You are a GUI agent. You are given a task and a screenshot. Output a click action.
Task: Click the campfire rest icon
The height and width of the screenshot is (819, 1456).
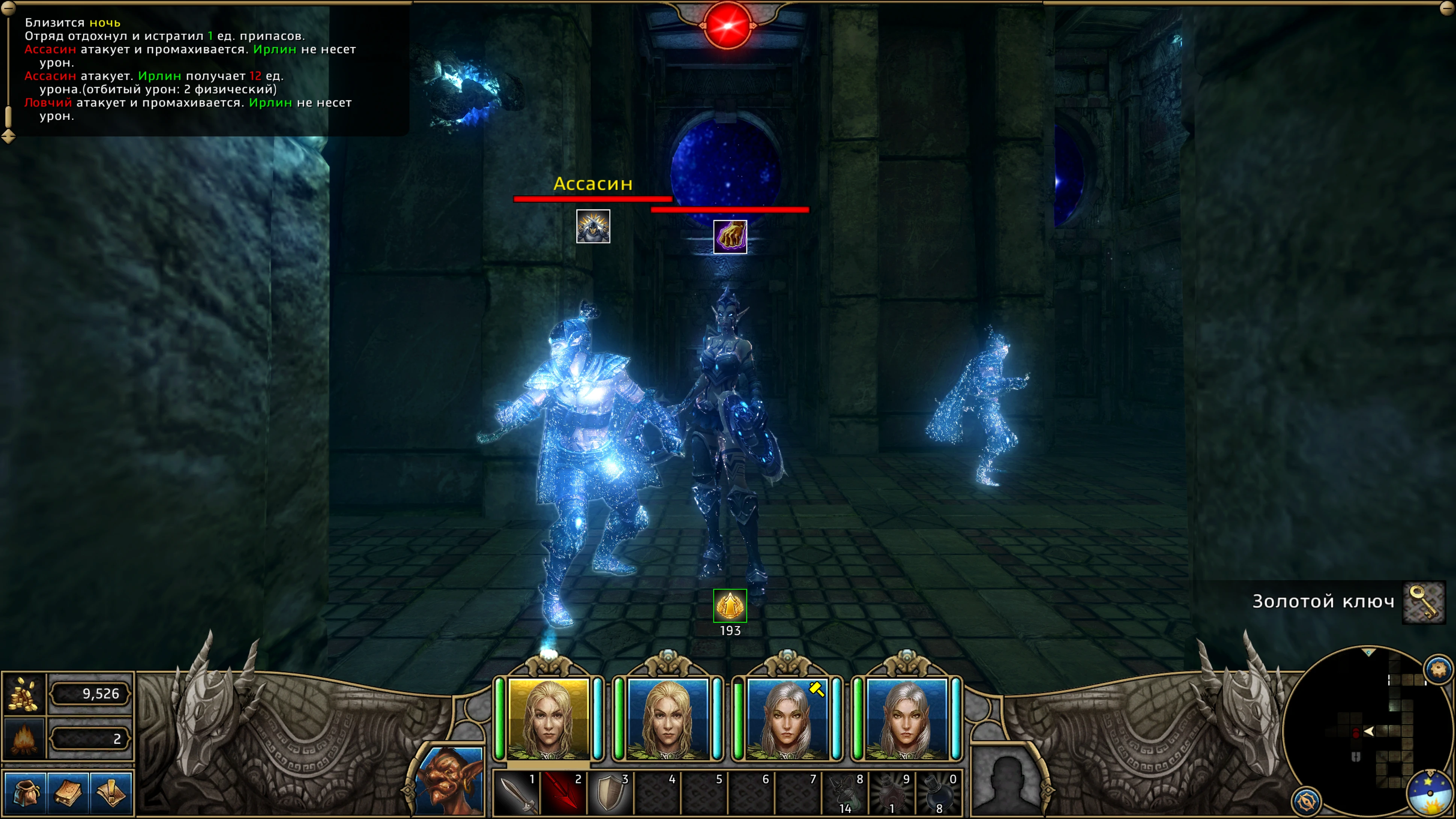point(24,738)
